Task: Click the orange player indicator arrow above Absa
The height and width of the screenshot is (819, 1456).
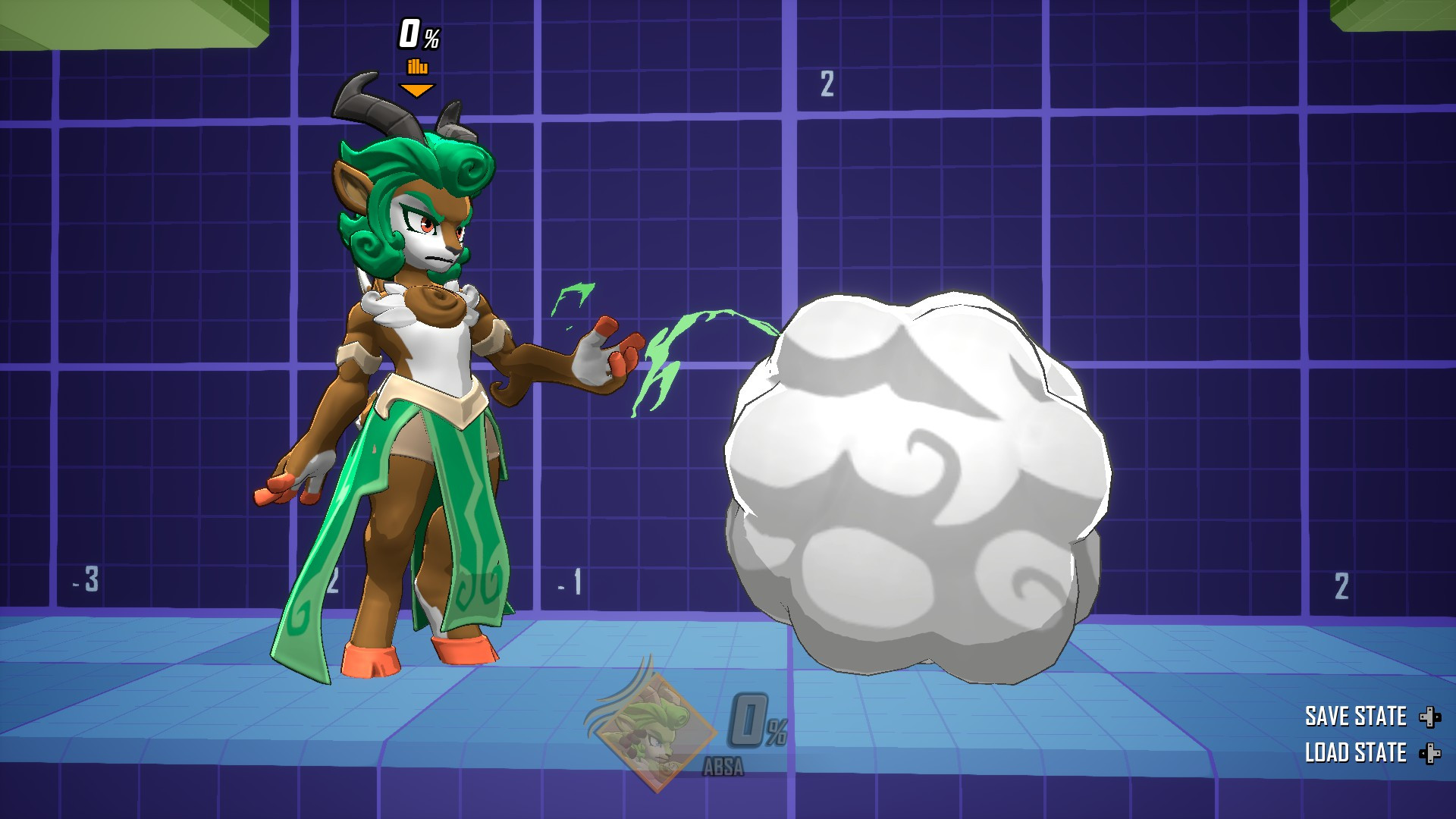Action: (416, 89)
